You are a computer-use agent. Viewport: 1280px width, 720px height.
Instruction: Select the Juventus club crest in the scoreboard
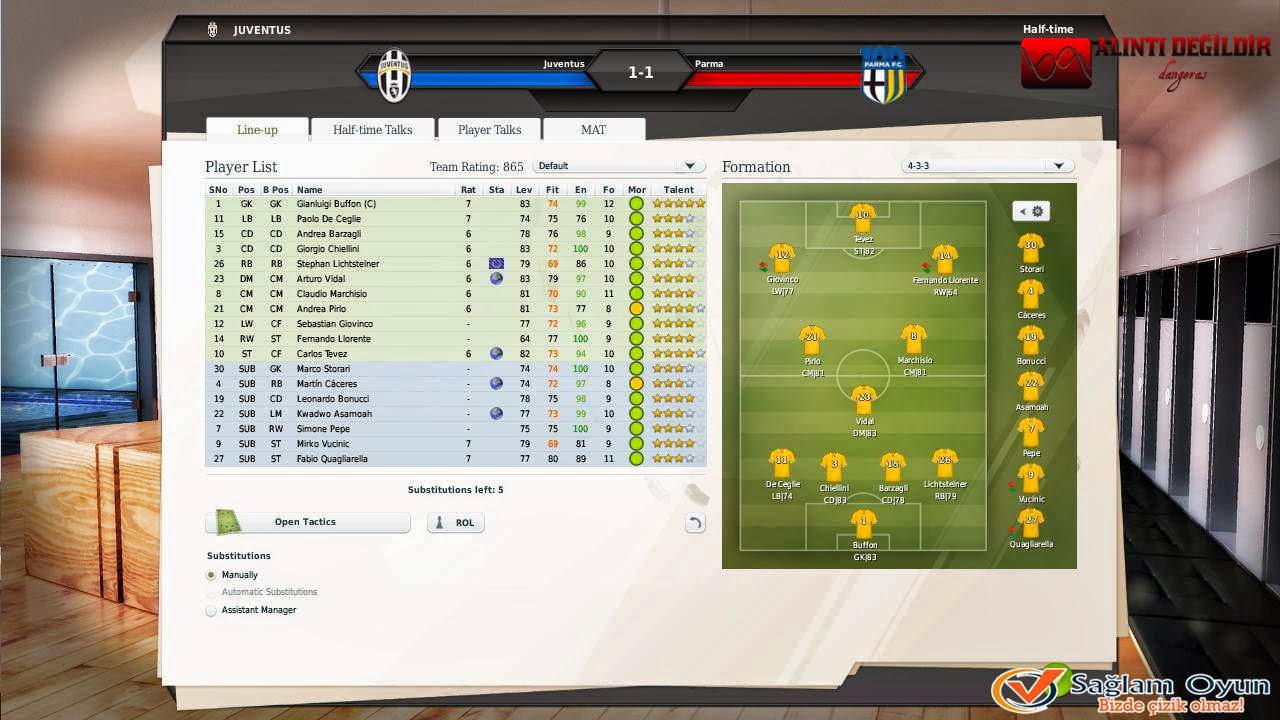click(x=396, y=73)
